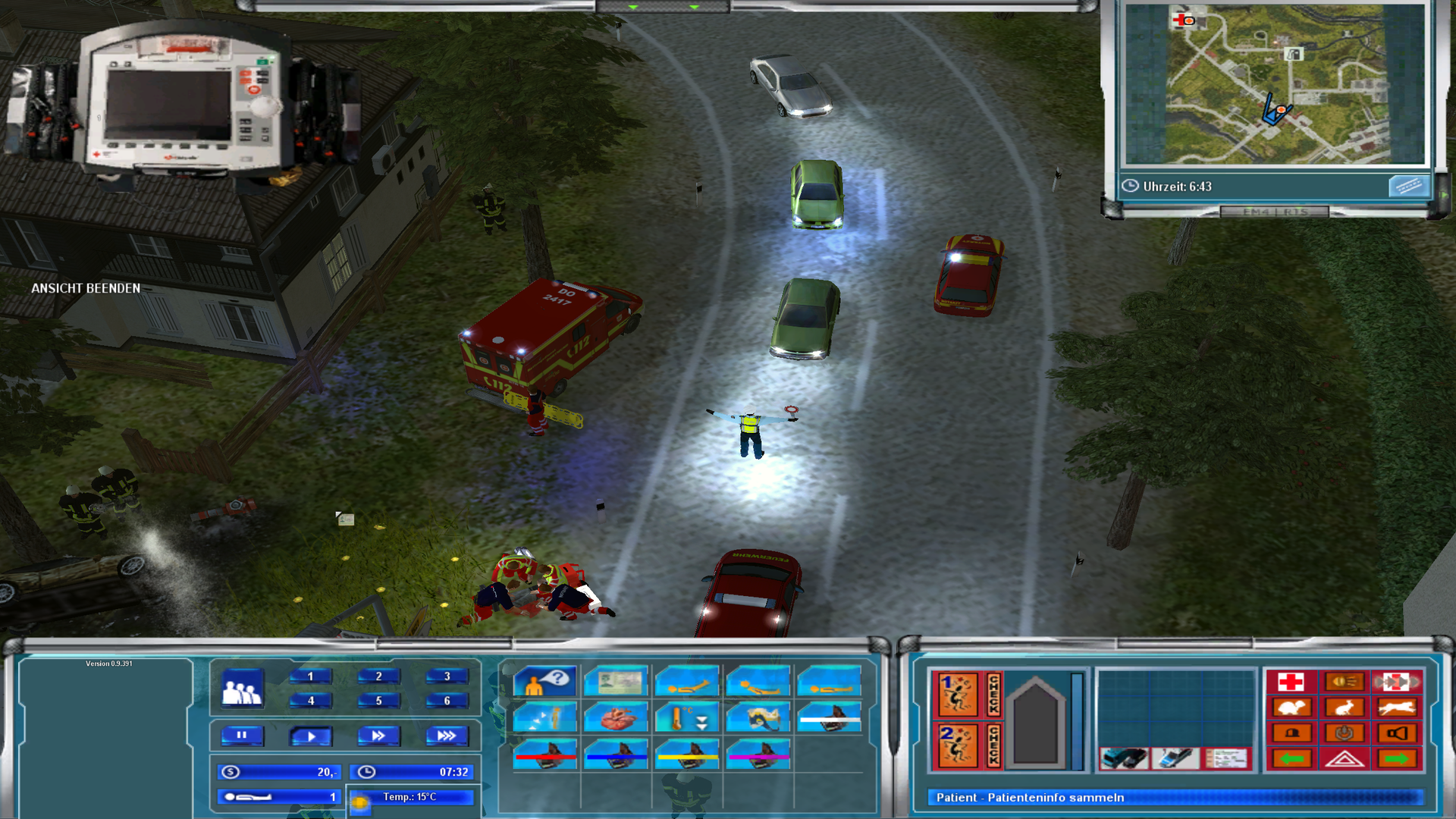Viewport: 1456px width, 819px height.
Task: Toggle the hazard warning triangle
Action: 1344,758
